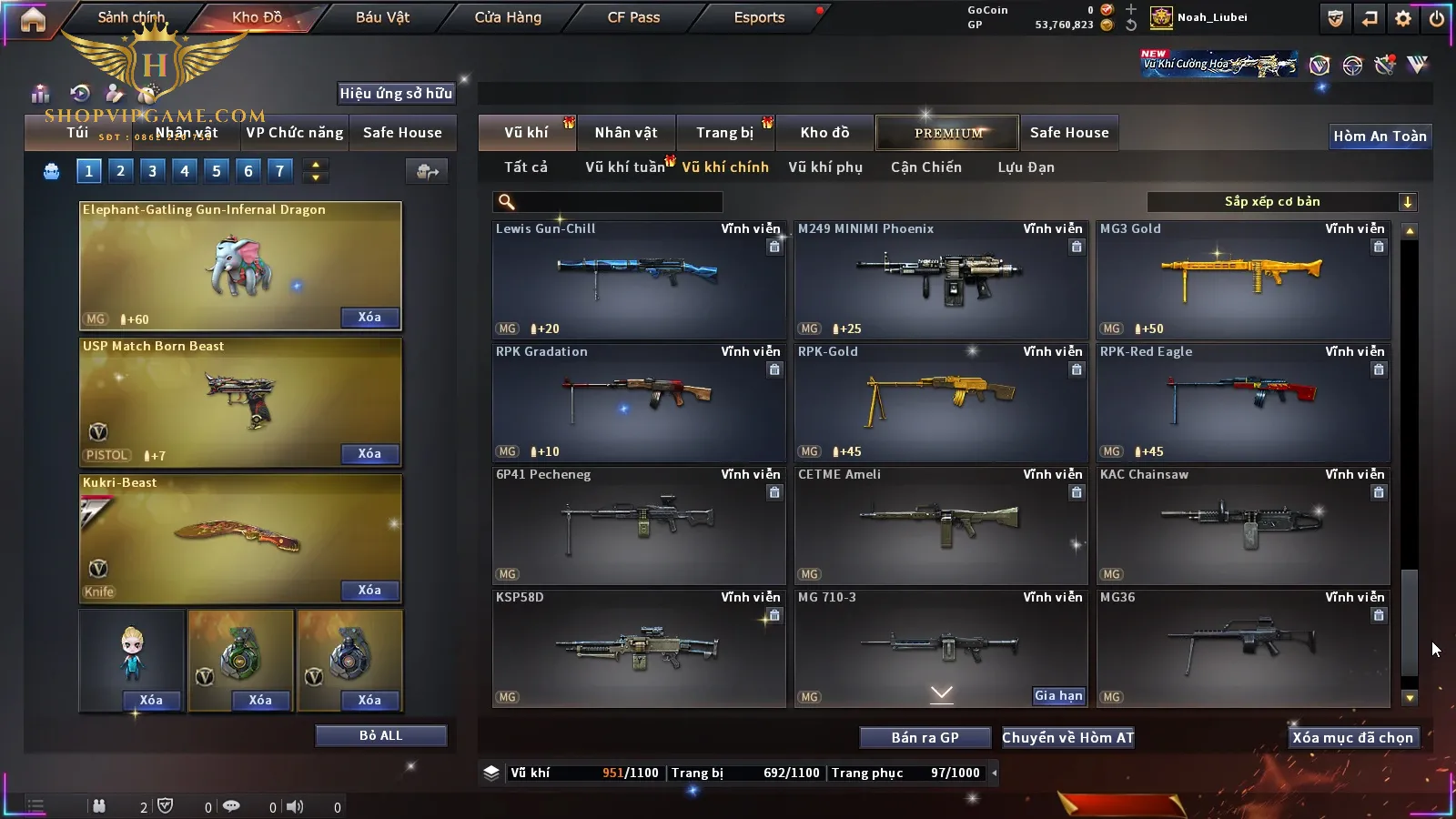Choose the Cận Chiến filter

925,167
